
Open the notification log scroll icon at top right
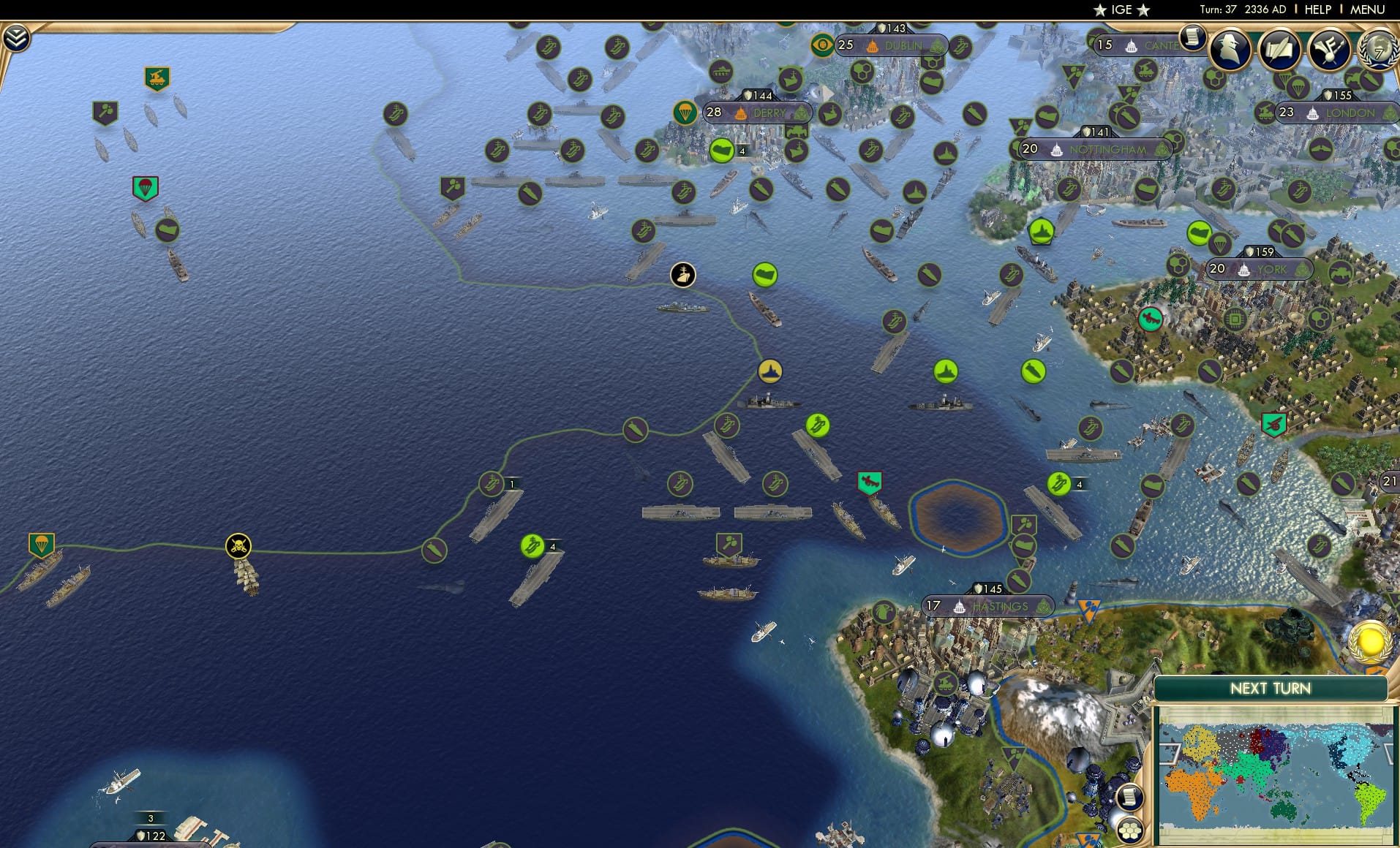pos(1194,37)
